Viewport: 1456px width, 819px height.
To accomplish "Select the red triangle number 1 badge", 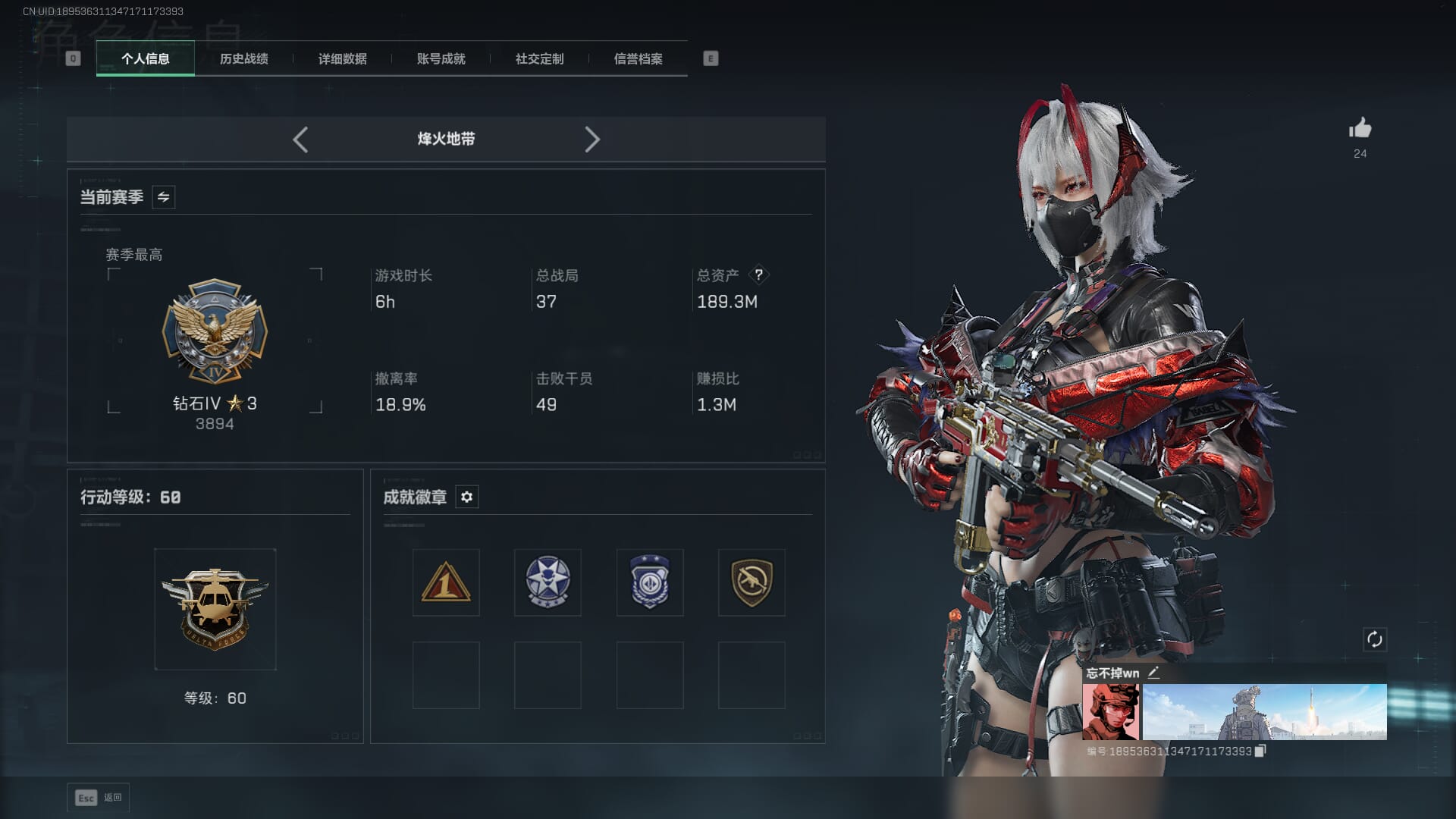I will coord(446,582).
